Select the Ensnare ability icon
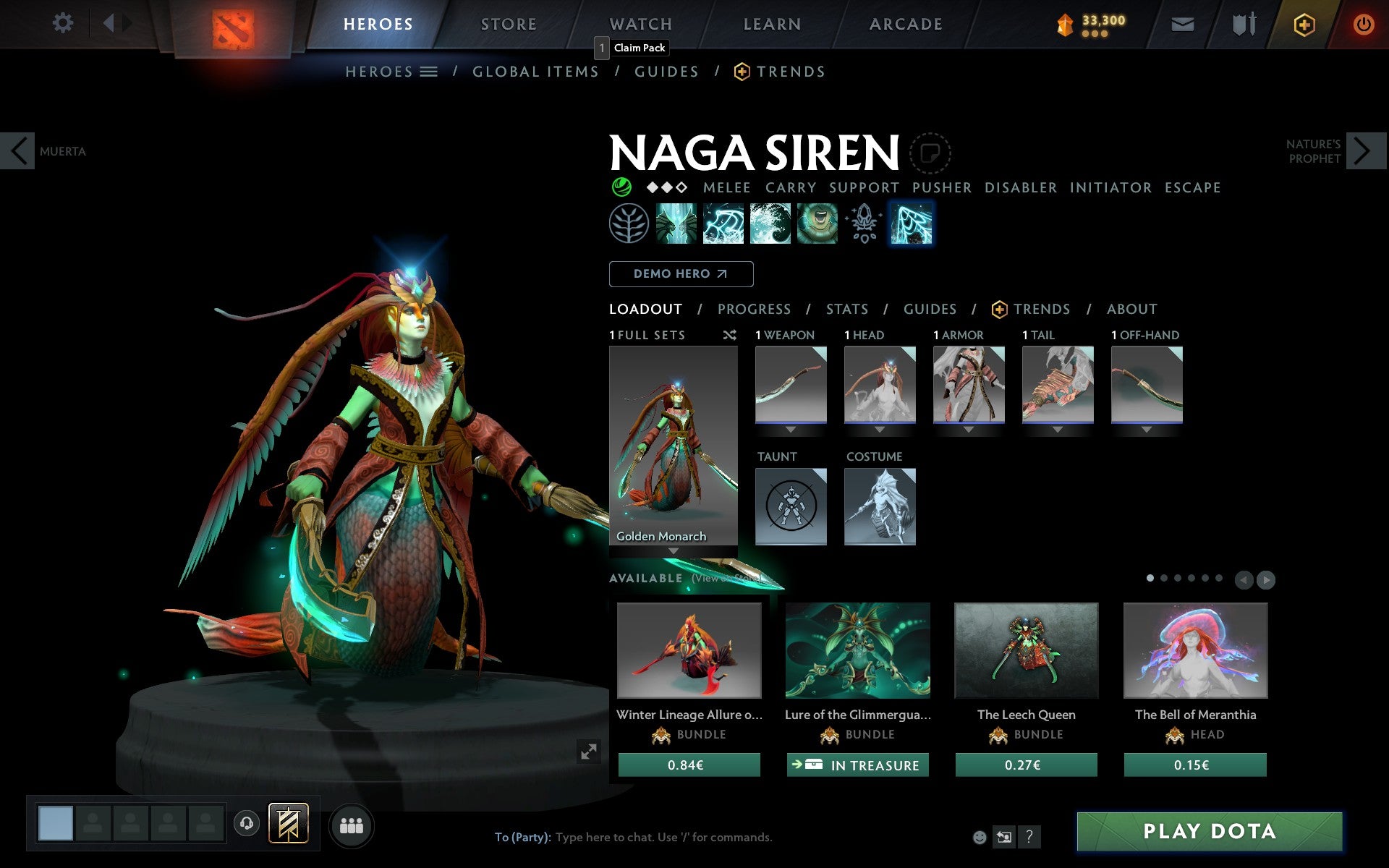Screen dimensions: 1389x868 point(724,224)
